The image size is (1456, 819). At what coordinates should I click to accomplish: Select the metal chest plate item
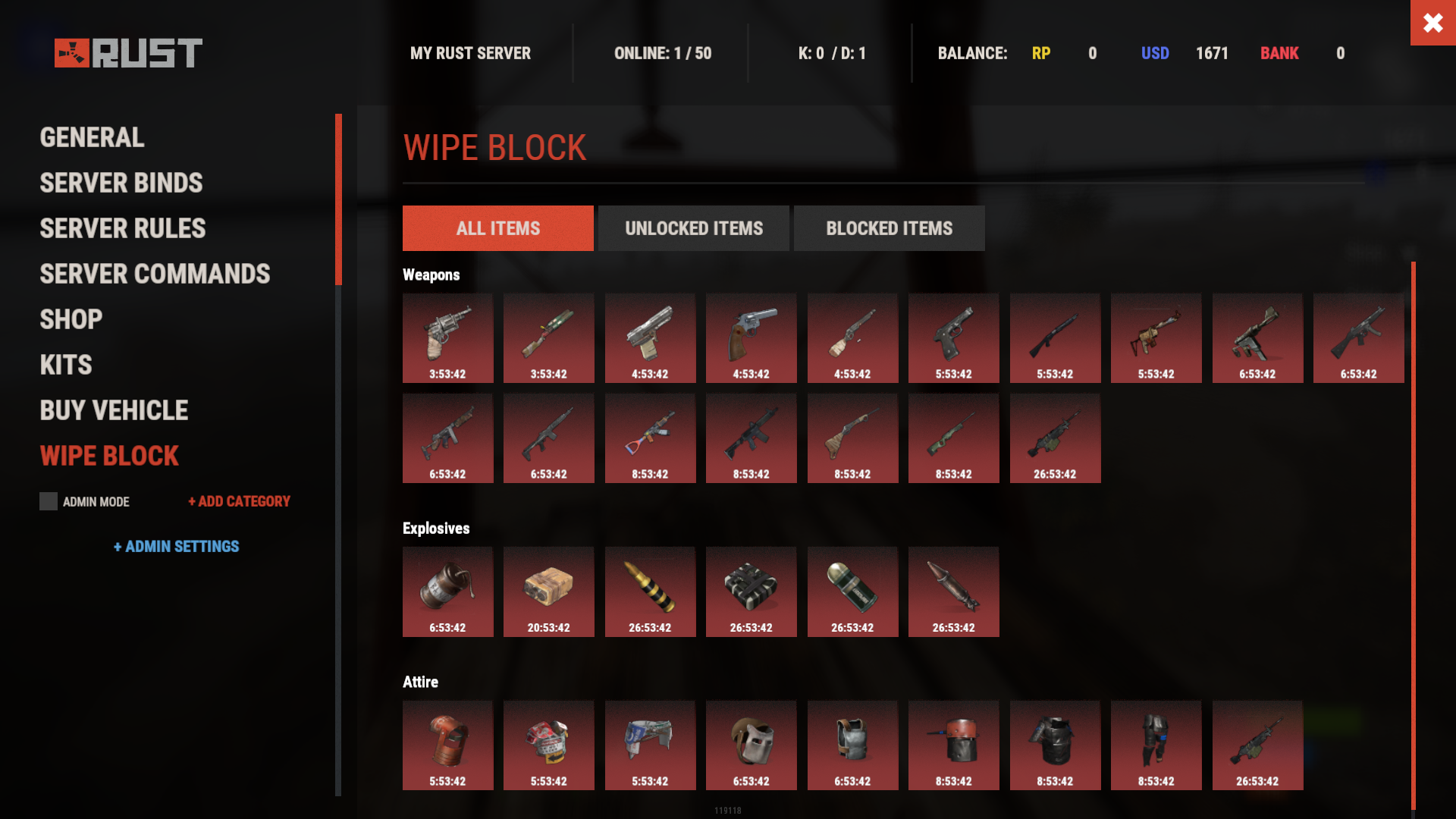pyautogui.click(x=852, y=745)
